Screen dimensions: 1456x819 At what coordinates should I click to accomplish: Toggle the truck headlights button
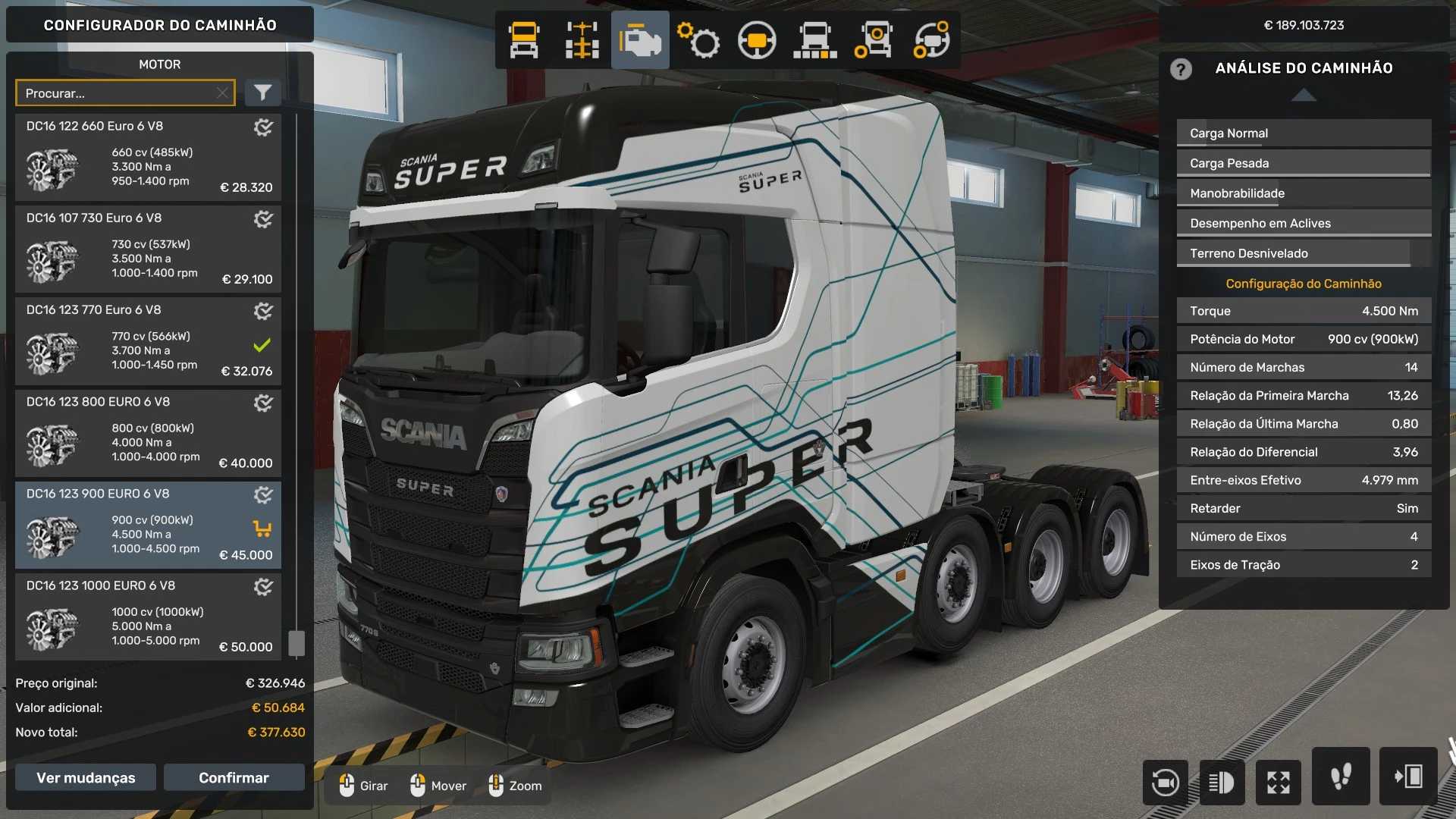[x=1221, y=782]
